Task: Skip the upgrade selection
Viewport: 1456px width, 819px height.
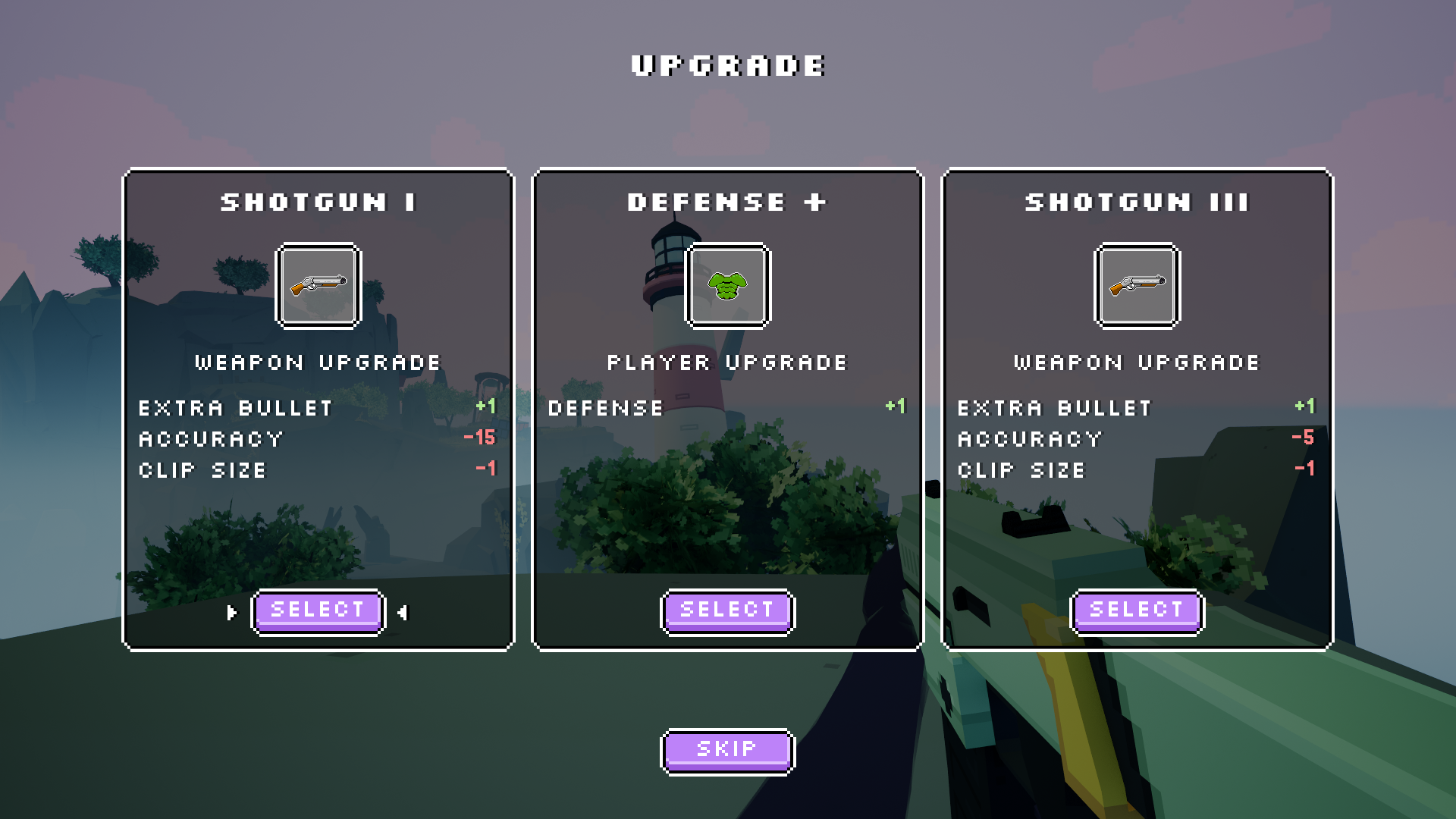Action: pos(727,751)
